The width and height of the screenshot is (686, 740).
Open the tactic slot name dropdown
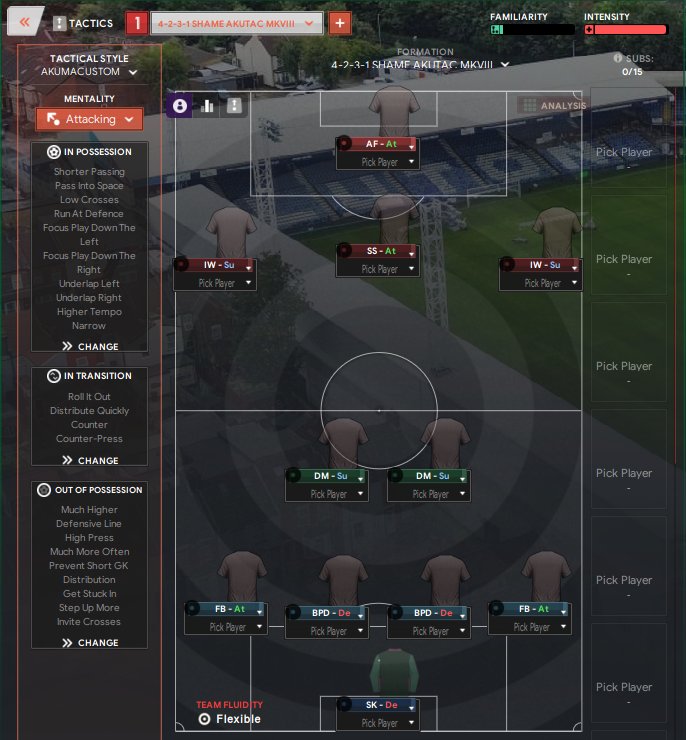coord(237,22)
